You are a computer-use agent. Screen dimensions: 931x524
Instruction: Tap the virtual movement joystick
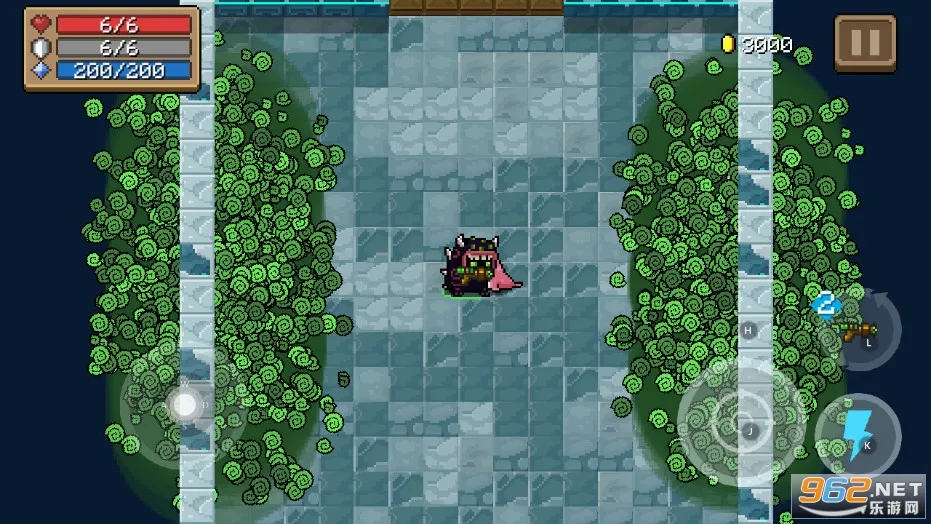pyautogui.click(x=184, y=405)
